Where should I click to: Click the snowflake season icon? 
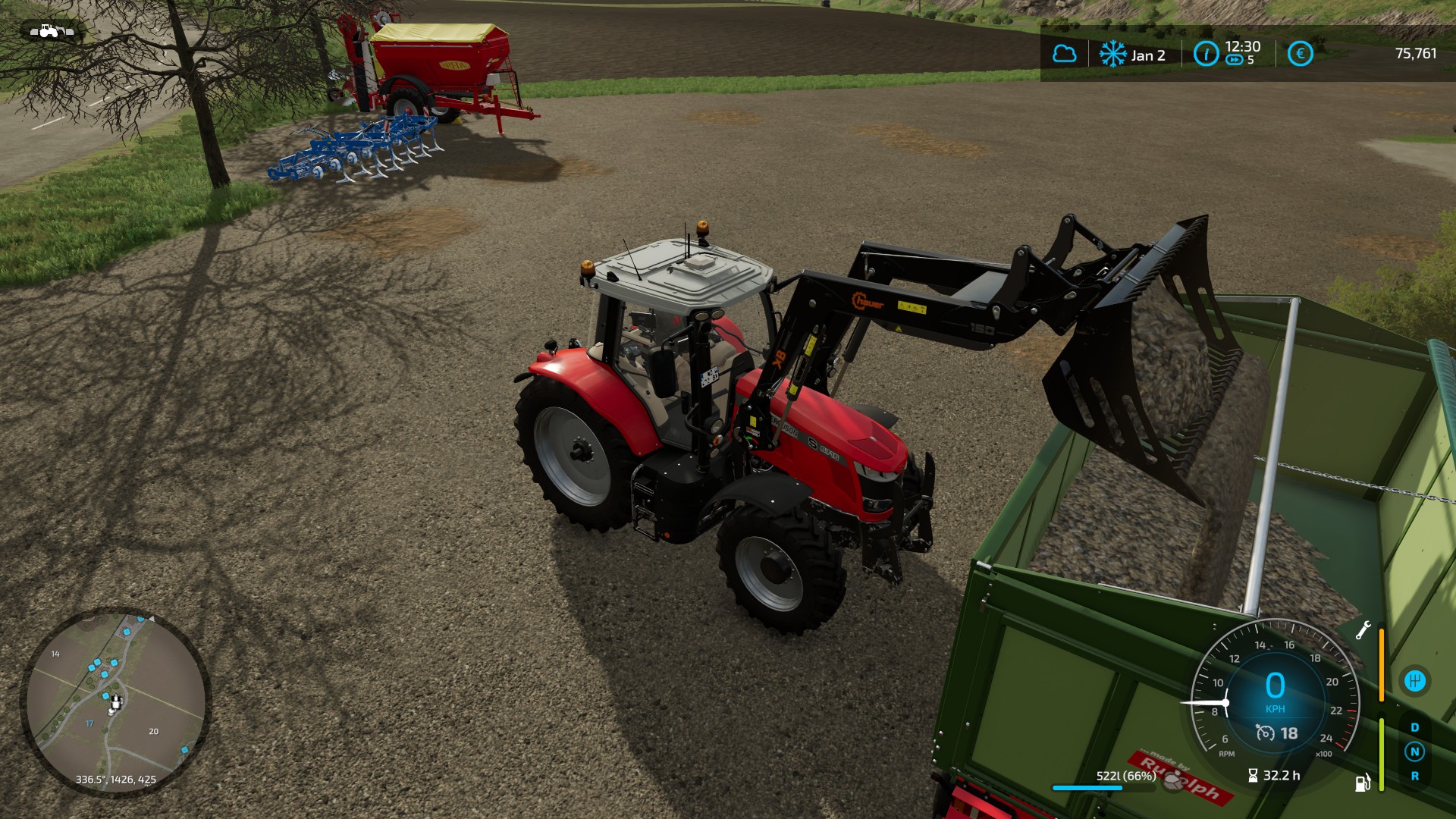click(x=1112, y=54)
